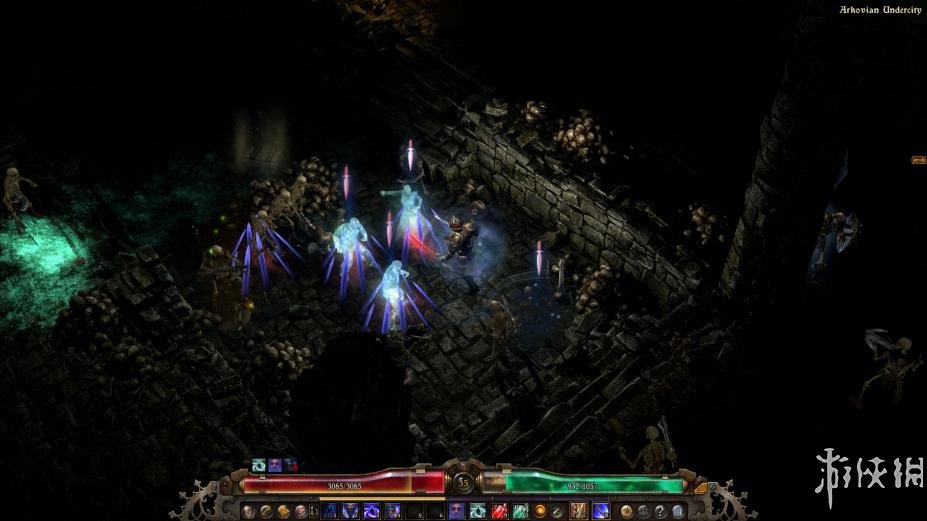Open the help question mark button

[660, 510]
